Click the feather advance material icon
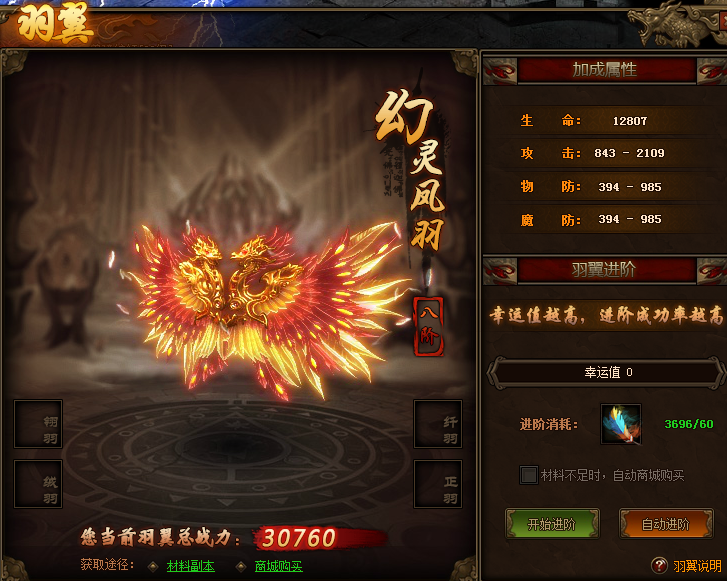 [x=621, y=424]
